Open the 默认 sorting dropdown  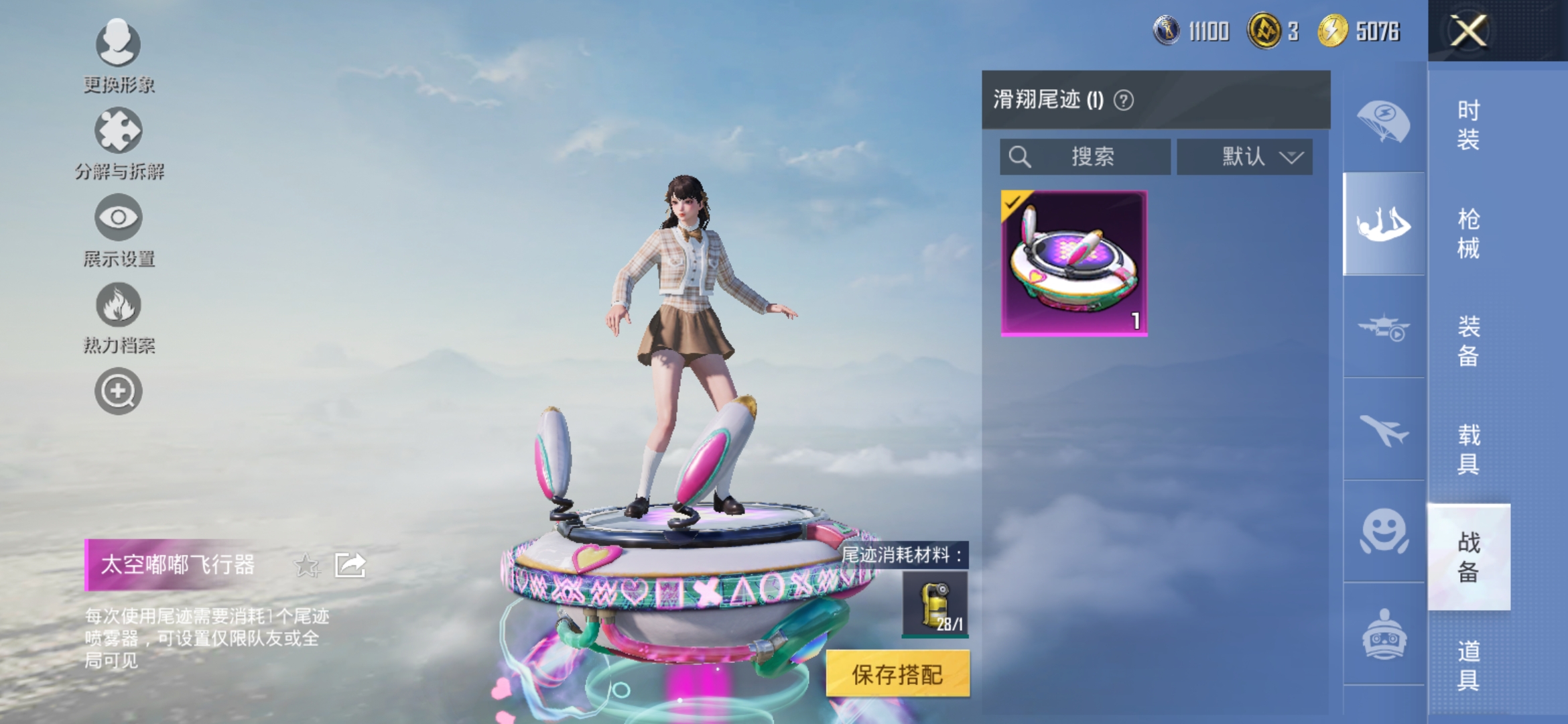click(1245, 156)
